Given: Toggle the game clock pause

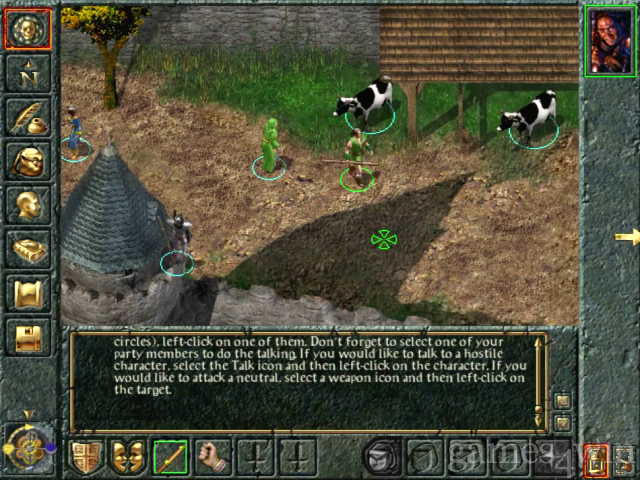Looking at the screenshot, I should pyautogui.click(x=26, y=448).
